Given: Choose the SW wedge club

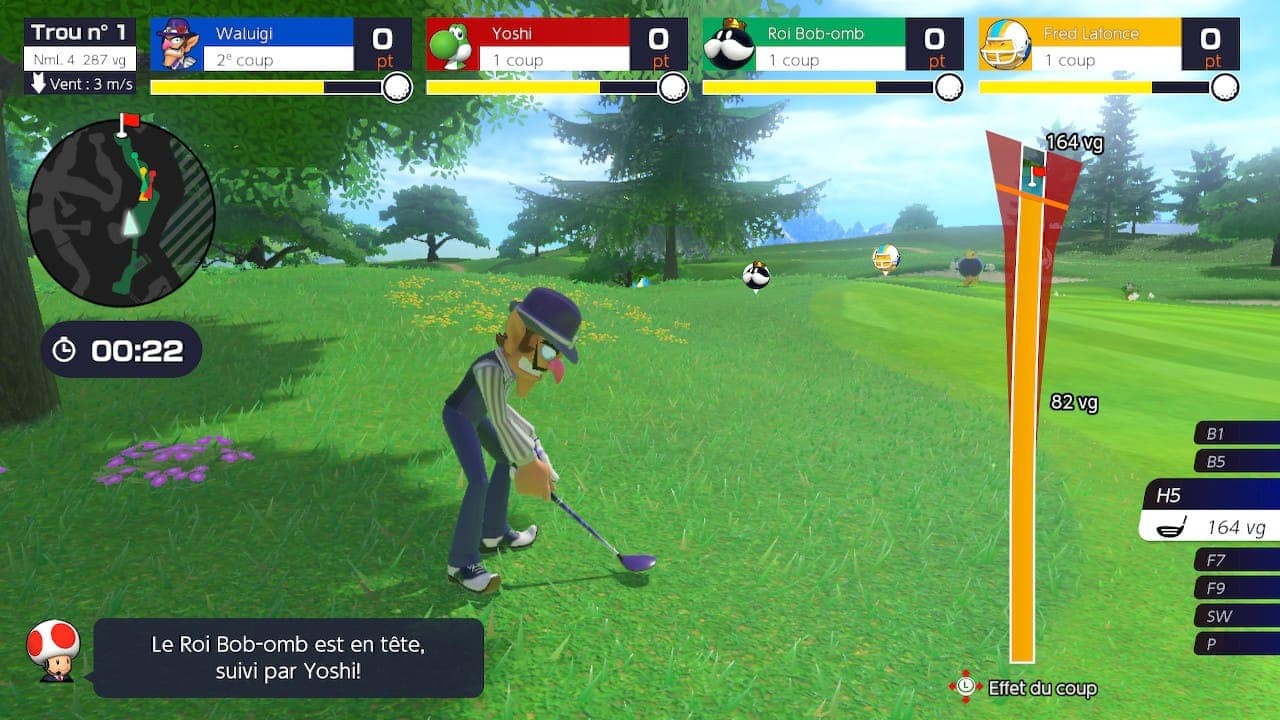Looking at the screenshot, I should pos(1236,616).
